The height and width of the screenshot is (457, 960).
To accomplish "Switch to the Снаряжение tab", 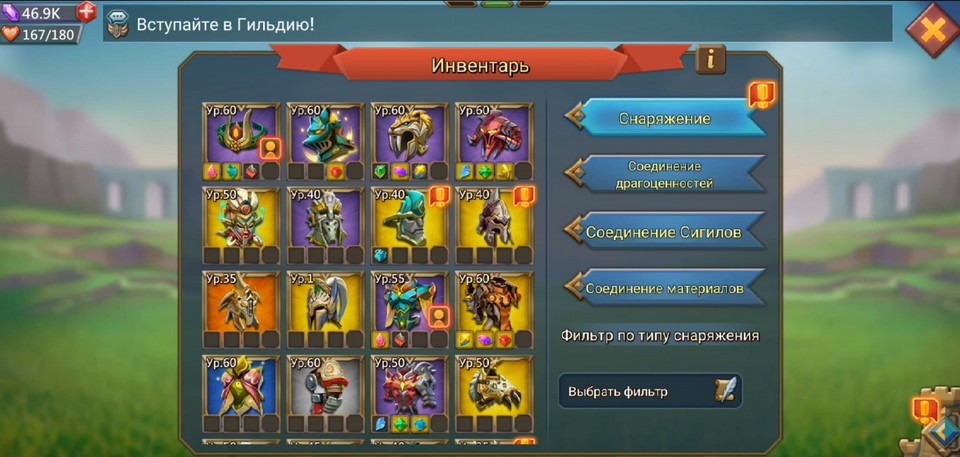I will pyautogui.click(x=665, y=118).
